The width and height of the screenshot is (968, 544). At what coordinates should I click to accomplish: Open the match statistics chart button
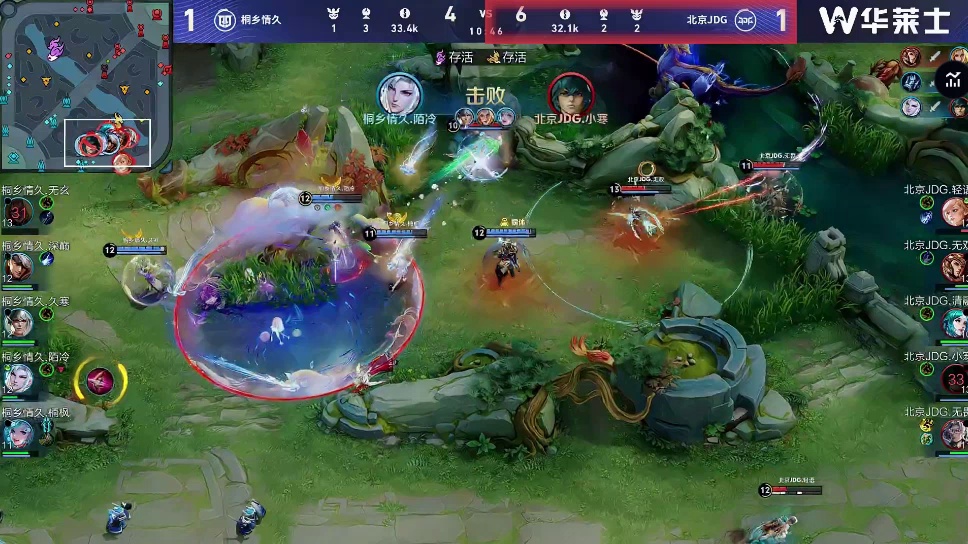[x=950, y=78]
